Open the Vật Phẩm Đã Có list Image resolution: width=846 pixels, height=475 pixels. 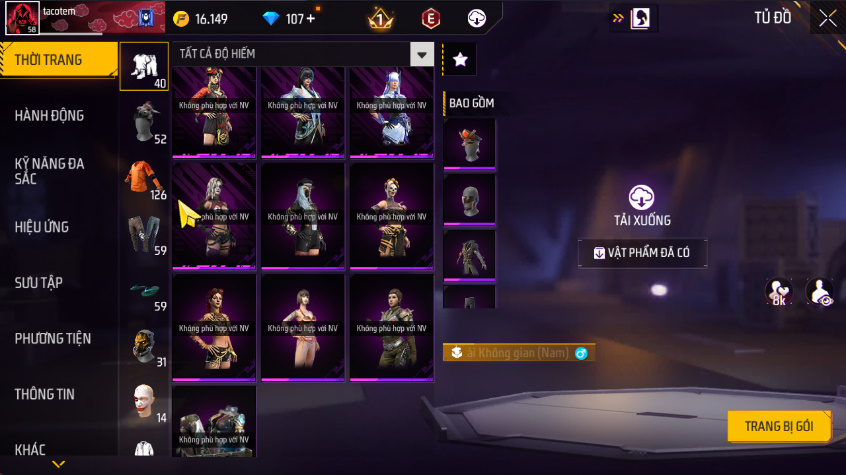[x=642, y=253]
